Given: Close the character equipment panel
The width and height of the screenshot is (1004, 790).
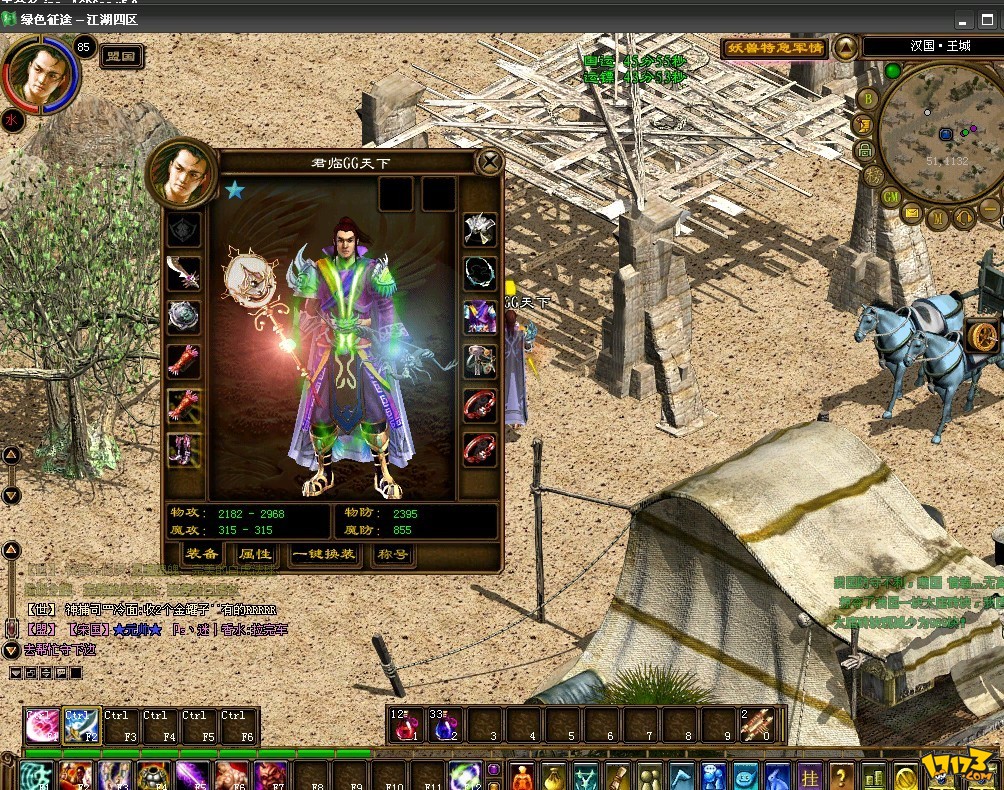Looking at the screenshot, I should click(489, 162).
